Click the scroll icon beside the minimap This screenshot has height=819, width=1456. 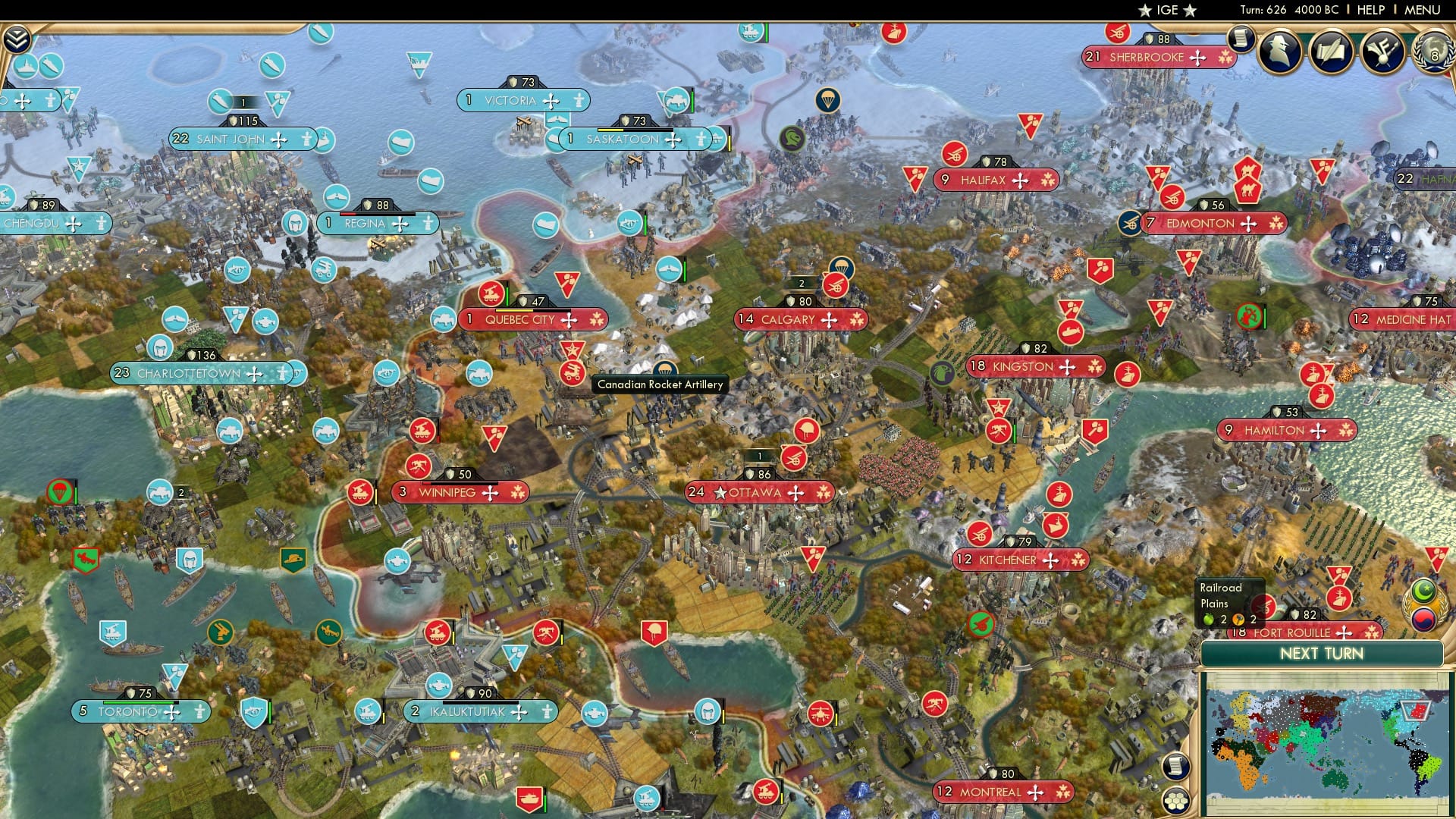tap(1175, 766)
